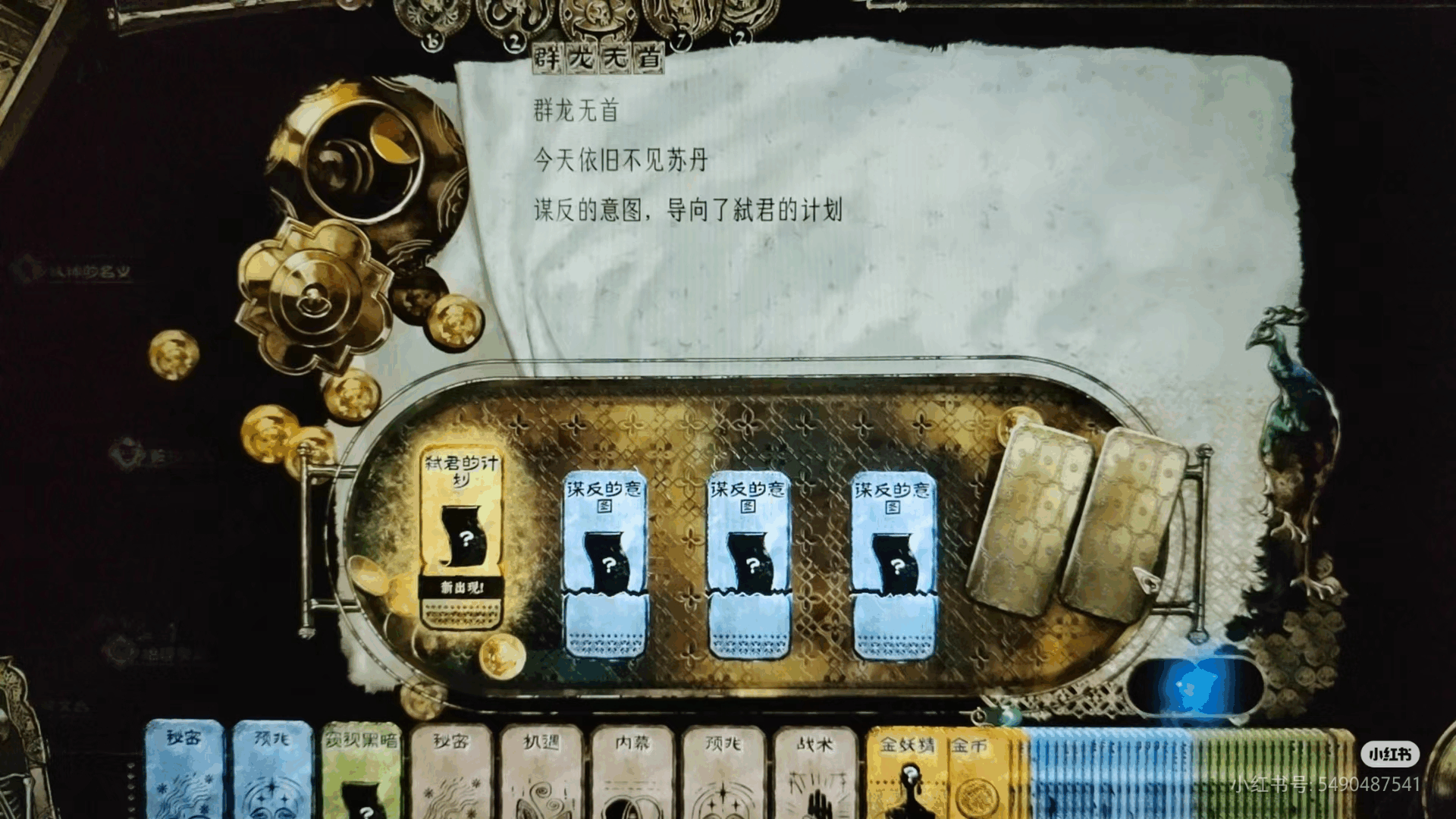Select the first 谋反的意图 blue card
Image resolution: width=1456 pixels, height=819 pixels.
(x=604, y=561)
